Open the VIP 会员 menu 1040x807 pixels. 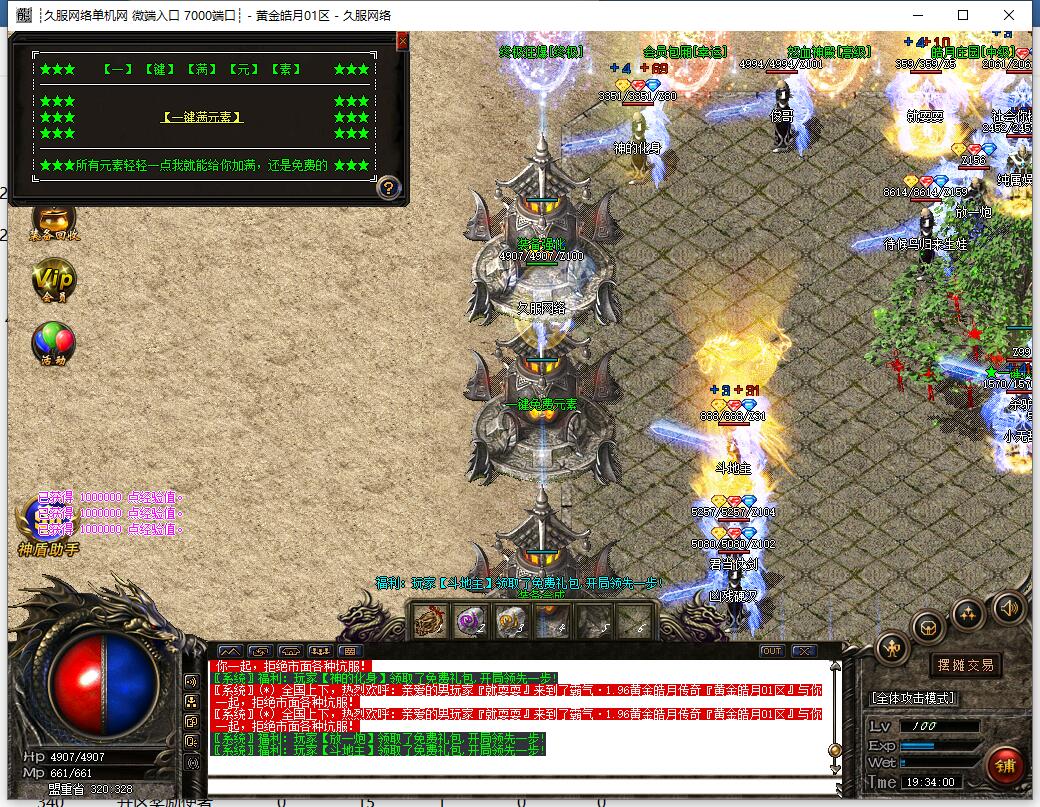(x=54, y=280)
